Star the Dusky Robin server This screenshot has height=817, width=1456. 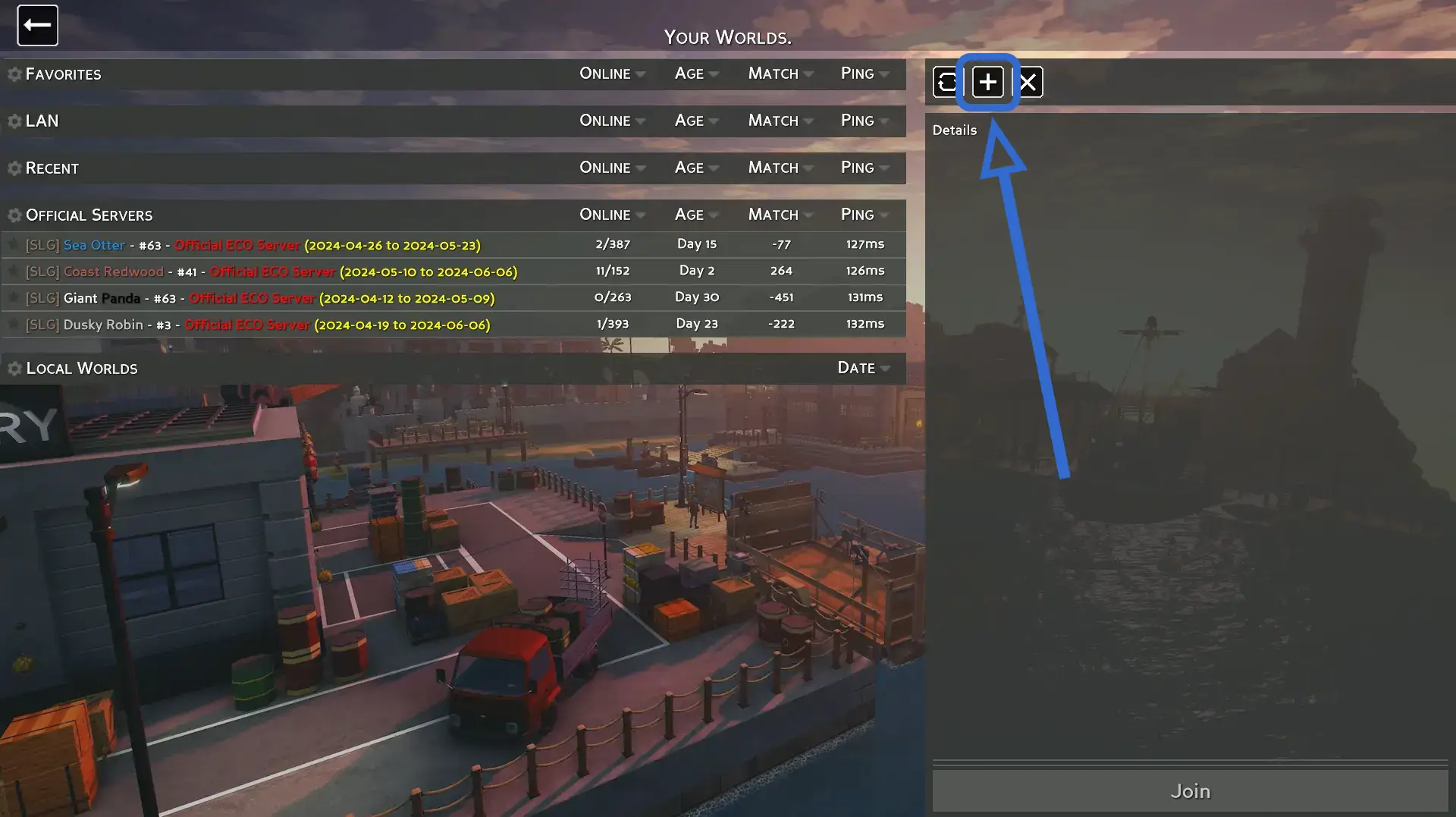[x=12, y=324]
